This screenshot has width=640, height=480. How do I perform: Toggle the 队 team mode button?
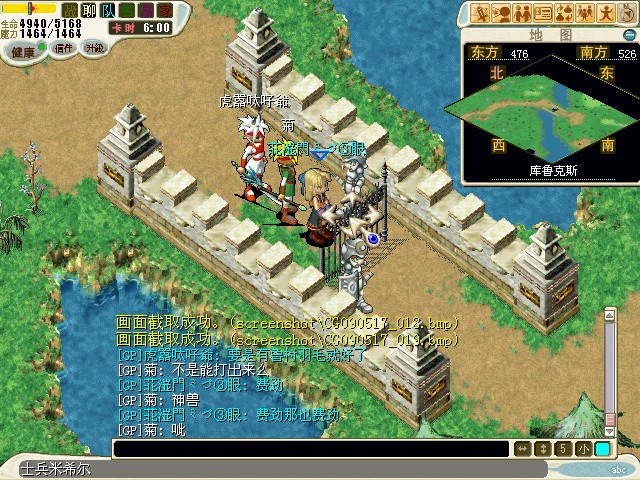tap(105, 10)
